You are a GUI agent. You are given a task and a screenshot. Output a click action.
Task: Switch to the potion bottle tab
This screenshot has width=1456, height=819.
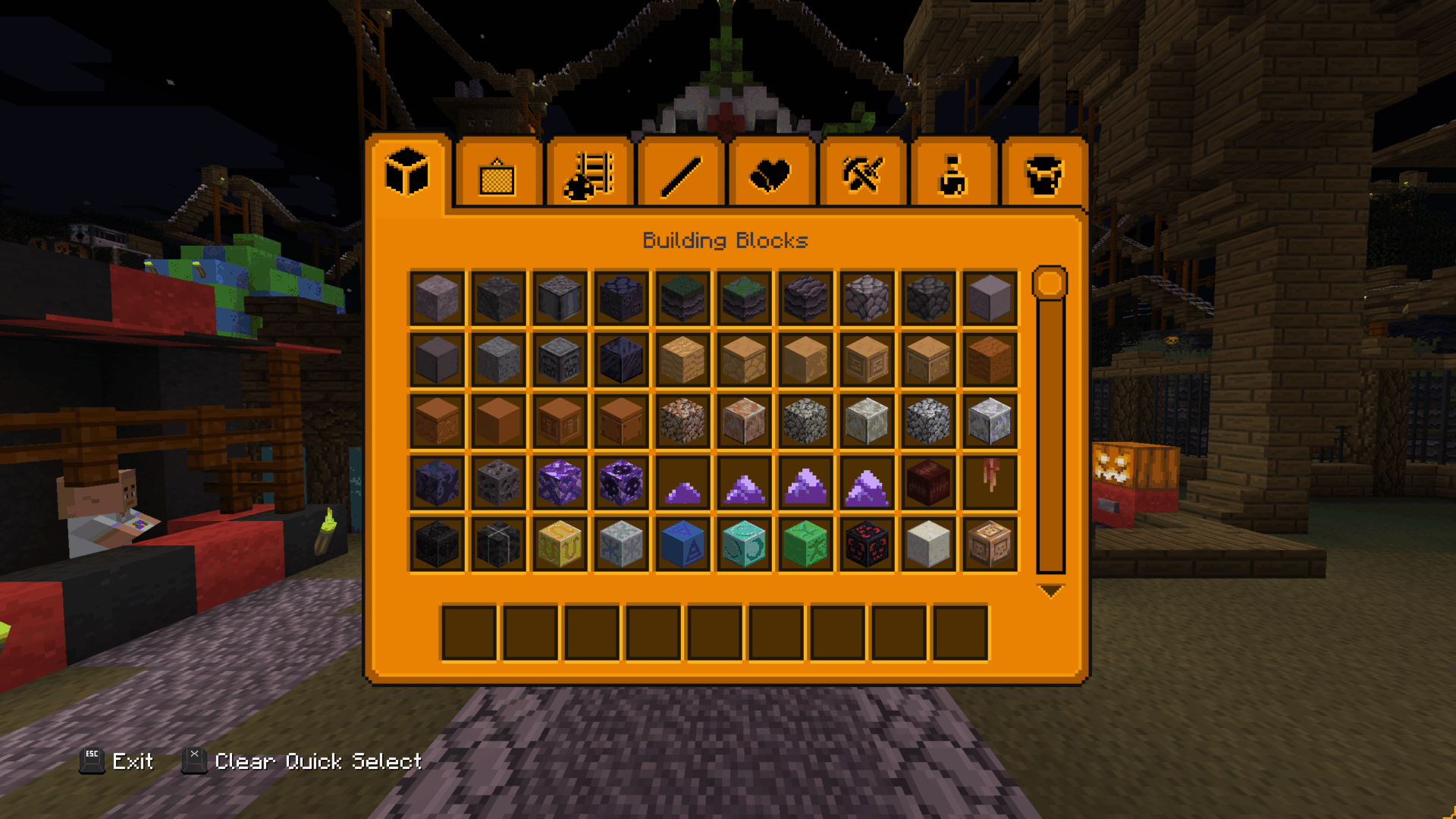point(952,175)
